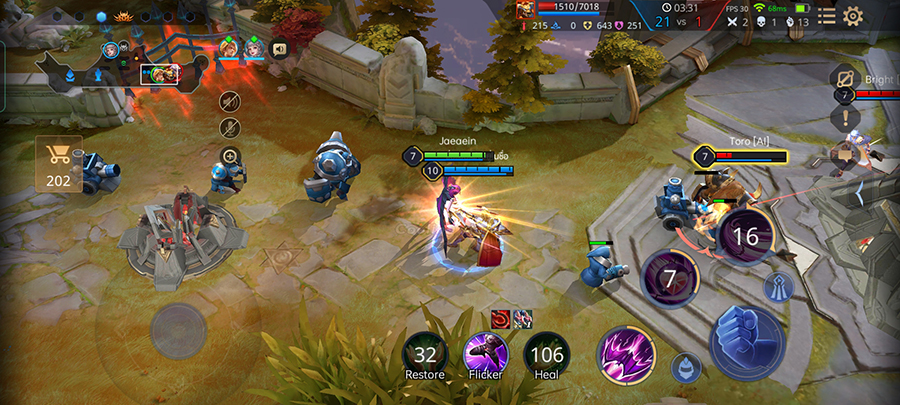Send the exclamation mark alert signal
Image resolution: width=900 pixels, height=405 pixels.
844,117
